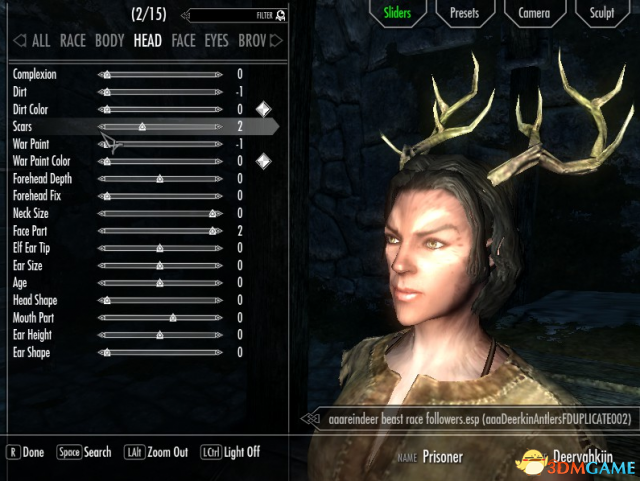Click the filter text field
The width and height of the screenshot is (640, 481).
coord(232,15)
